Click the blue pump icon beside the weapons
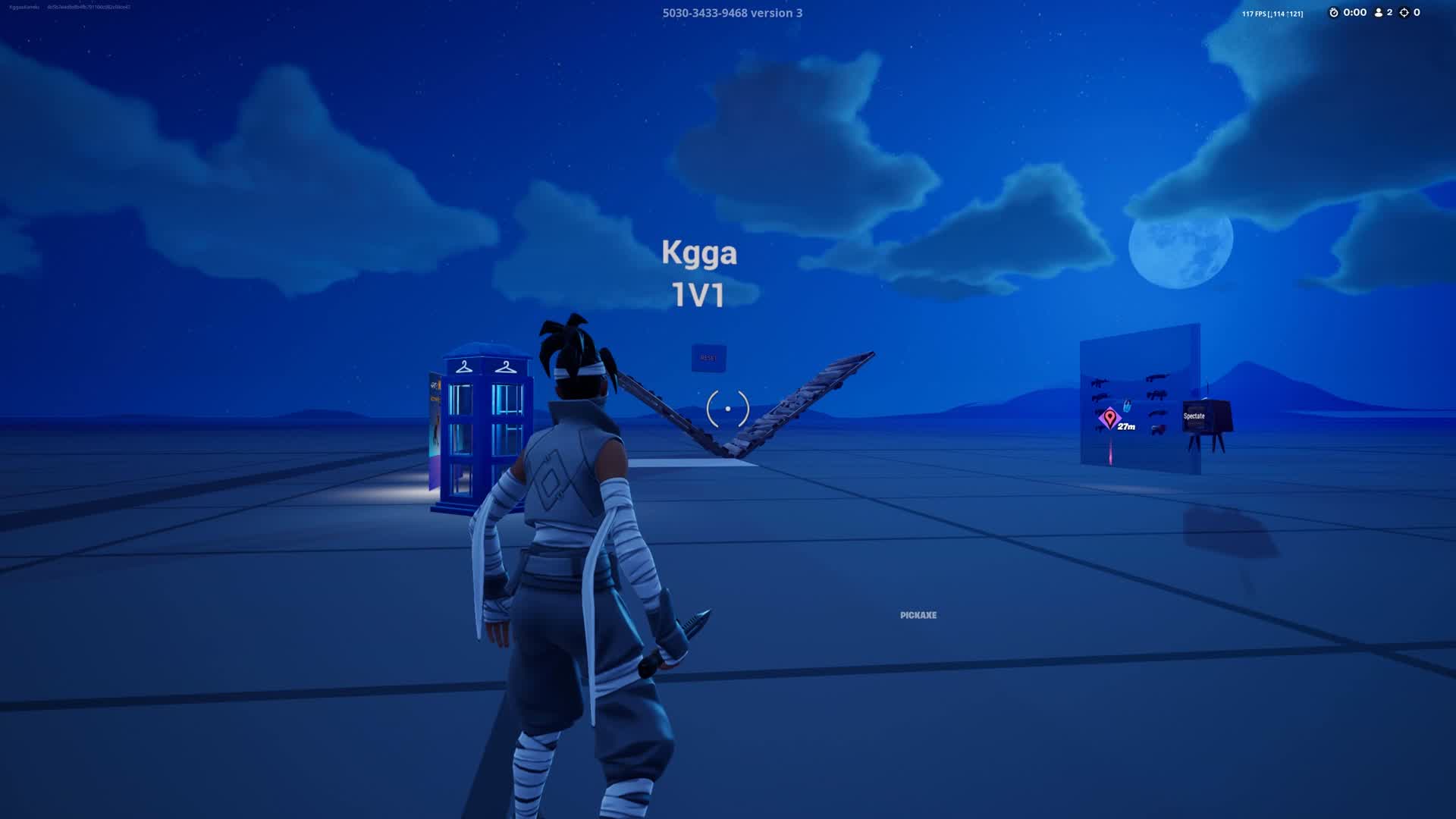This screenshot has width=1456, height=819. (x=1128, y=404)
